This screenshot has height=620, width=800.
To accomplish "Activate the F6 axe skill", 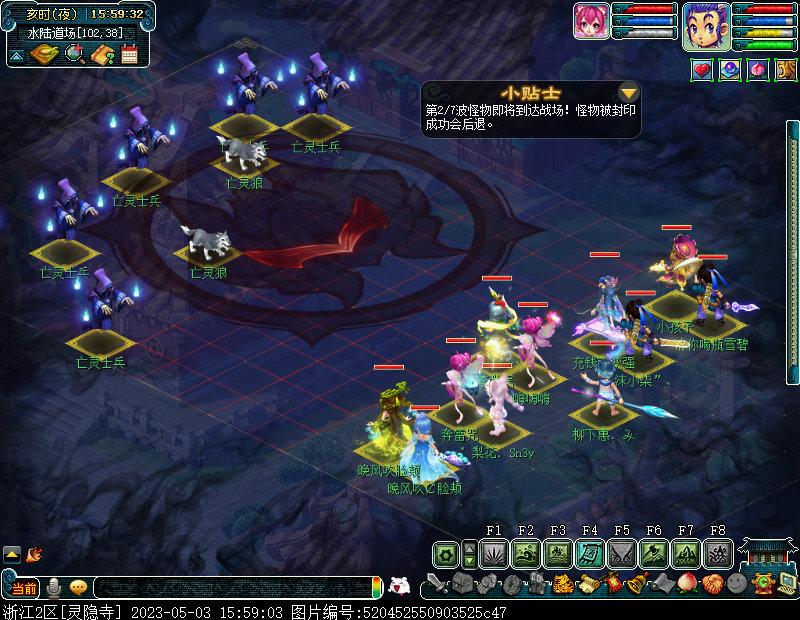I will 654,553.
